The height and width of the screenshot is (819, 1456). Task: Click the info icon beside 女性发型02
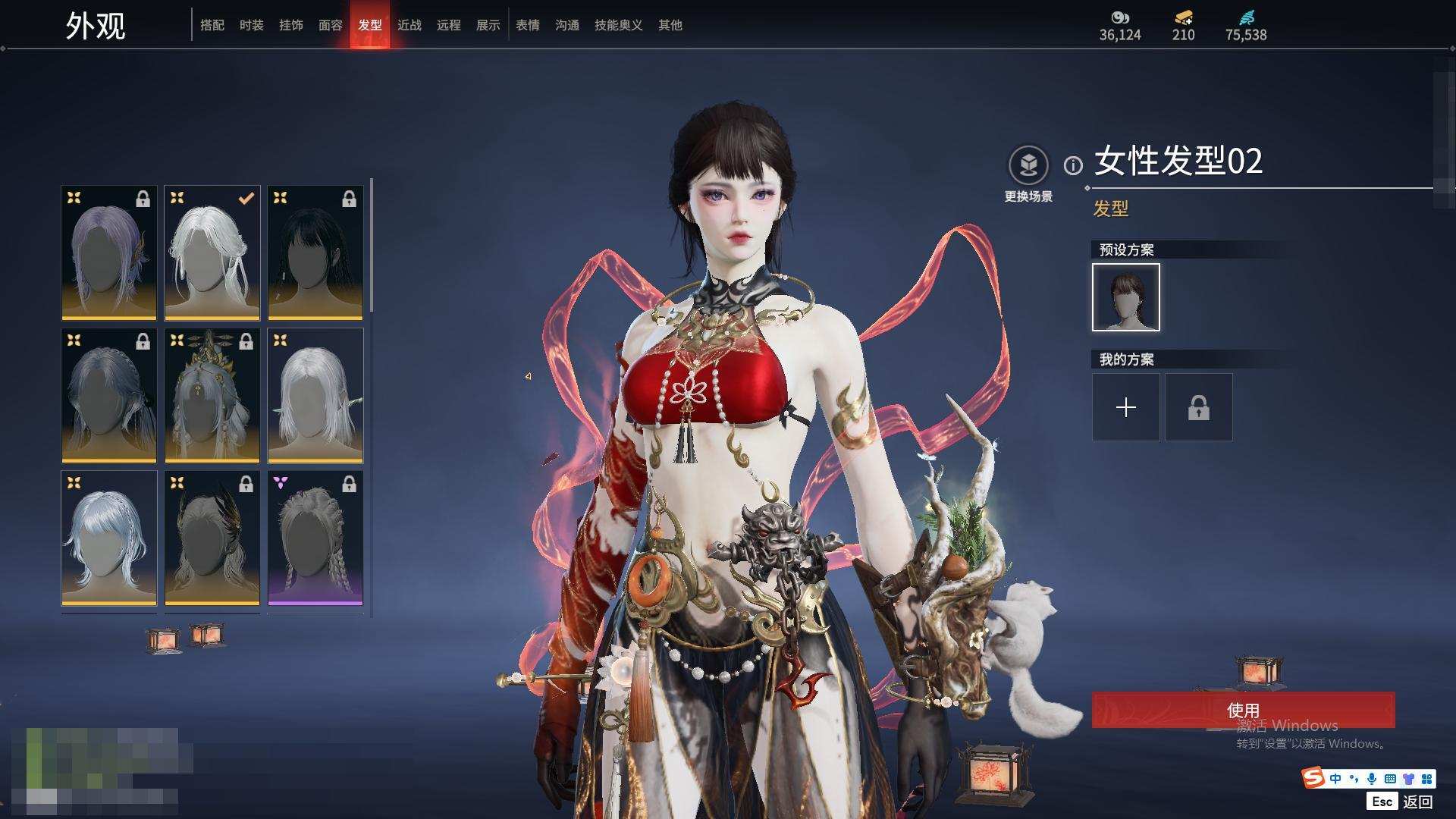coord(1072,165)
